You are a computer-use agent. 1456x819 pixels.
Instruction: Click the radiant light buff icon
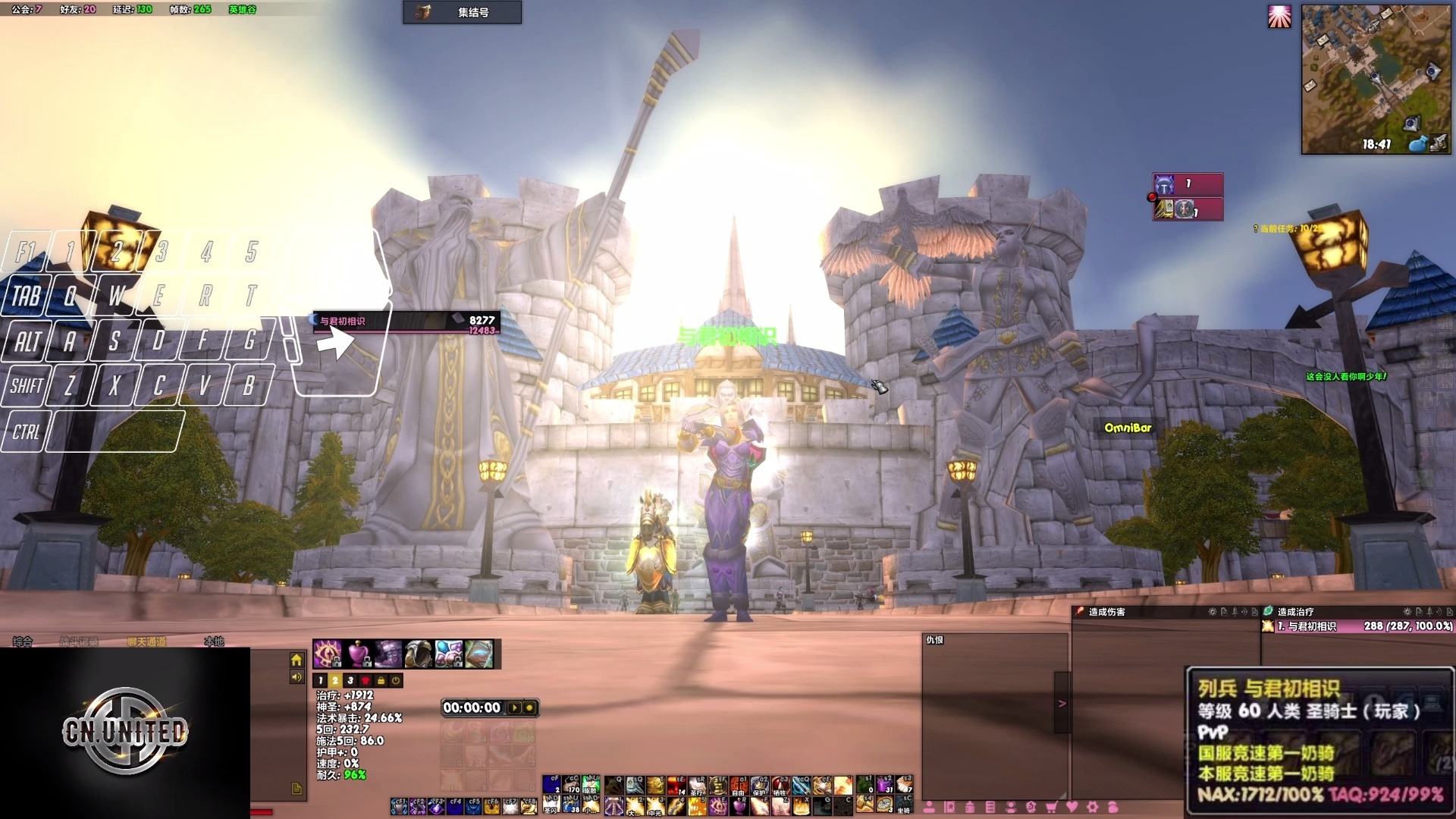tap(1279, 17)
